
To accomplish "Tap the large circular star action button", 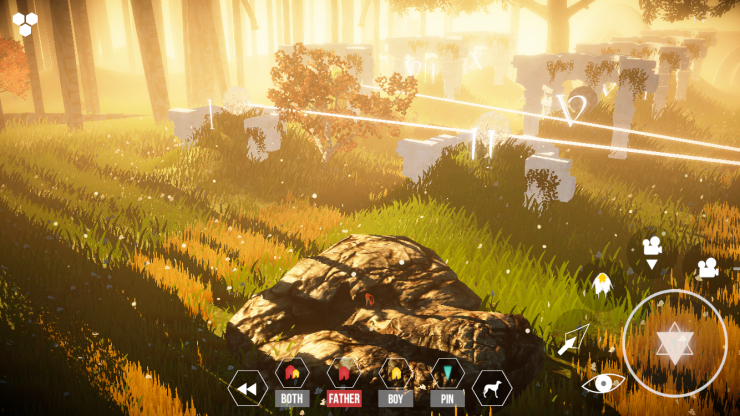I will coord(674,343).
